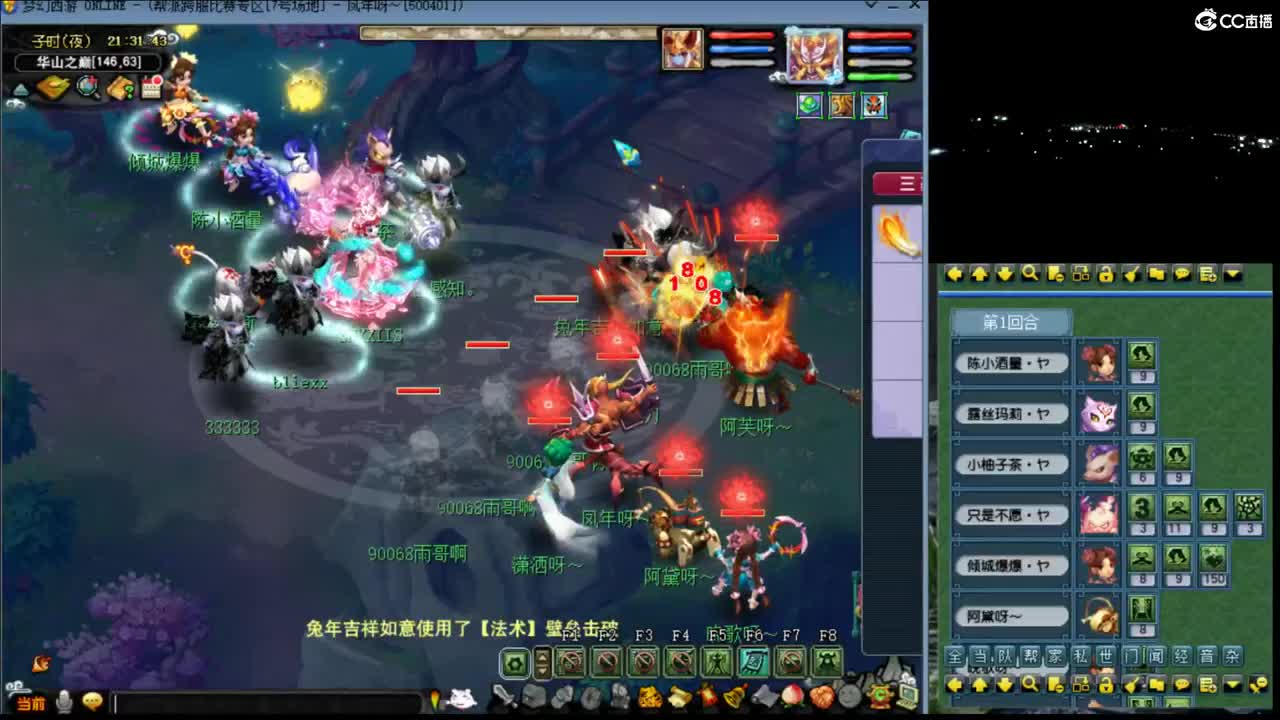This screenshot has height=720, width=1280.
Task: Toggle the F6 scroll skill hotkey slot
Action: pos(753,664)
